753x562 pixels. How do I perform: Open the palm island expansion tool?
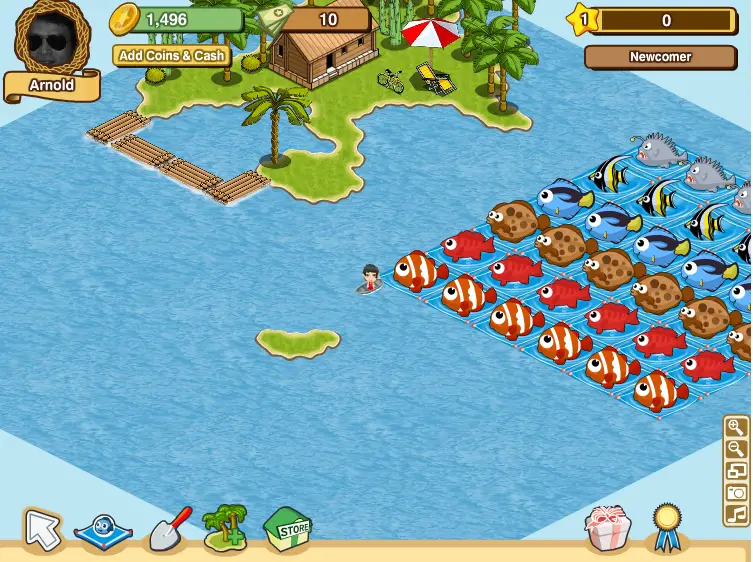(226, 527)
